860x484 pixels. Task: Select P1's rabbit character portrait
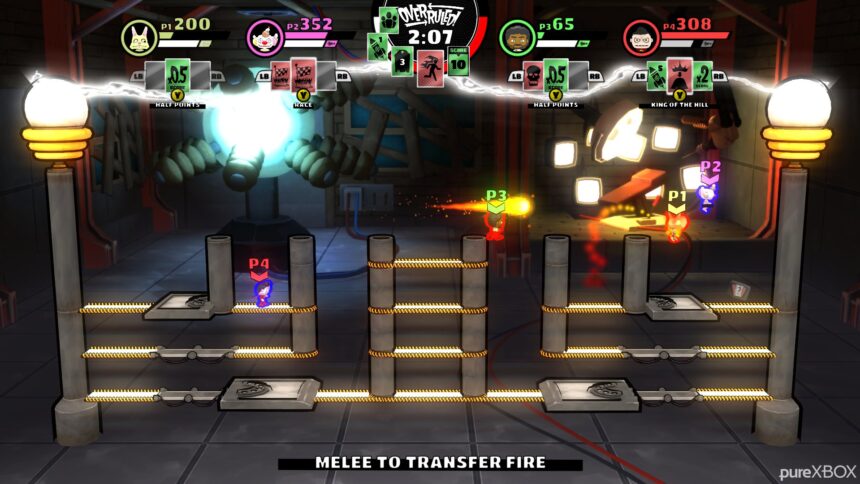click(138, 37)
